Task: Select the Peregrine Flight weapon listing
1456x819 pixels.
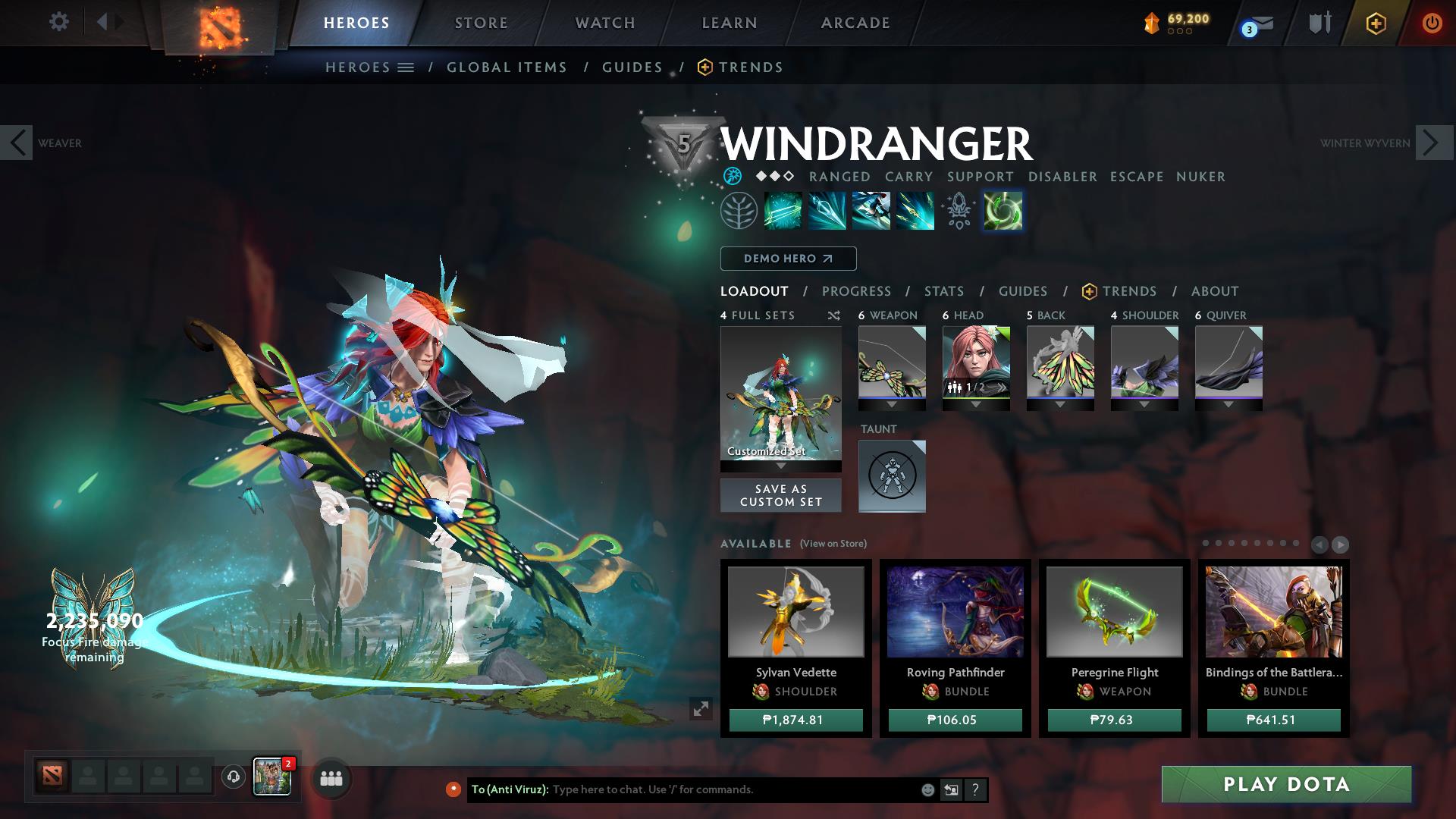Action: (1114, 612)
